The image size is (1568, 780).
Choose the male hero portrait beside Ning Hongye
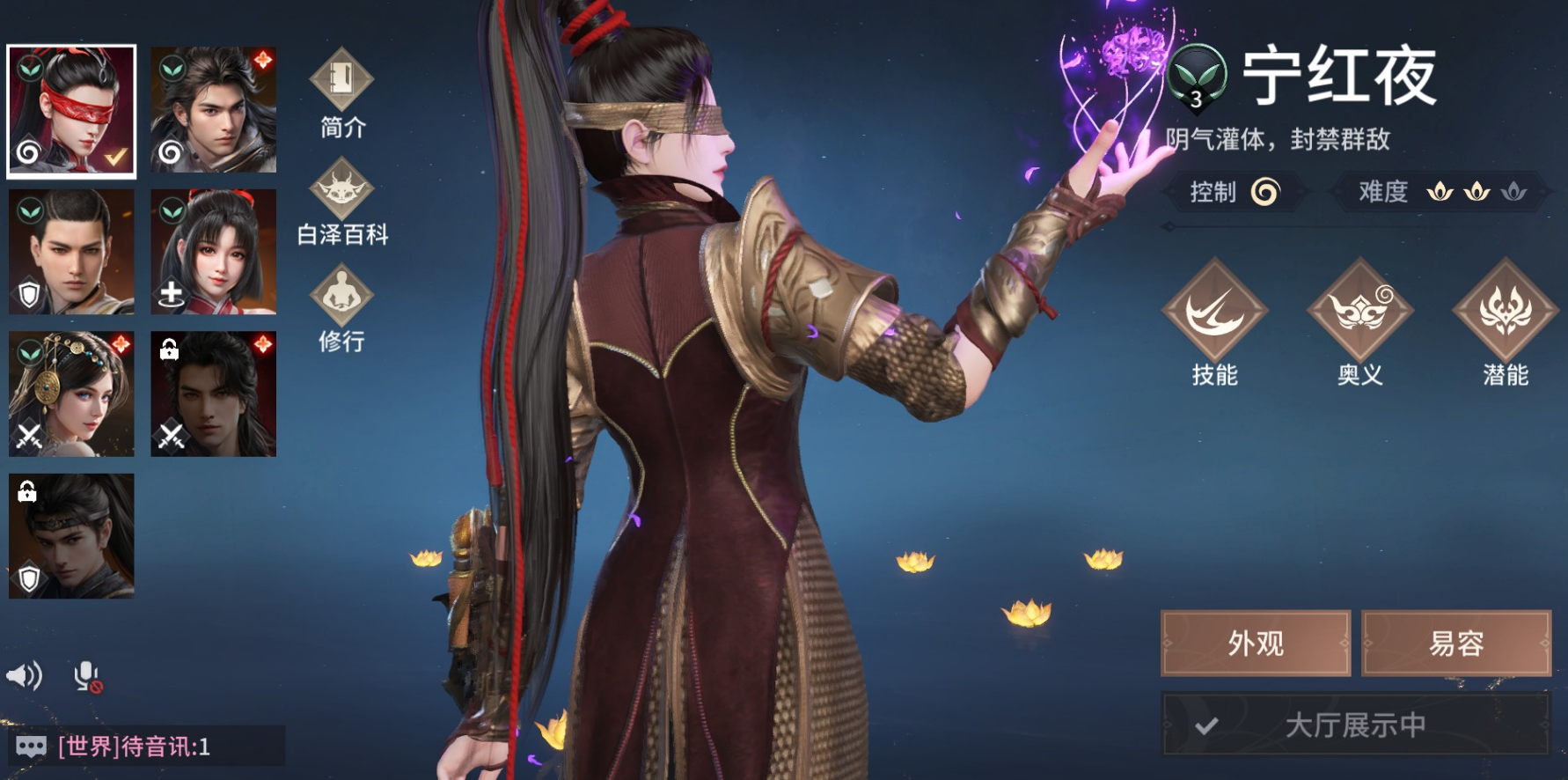213,110
